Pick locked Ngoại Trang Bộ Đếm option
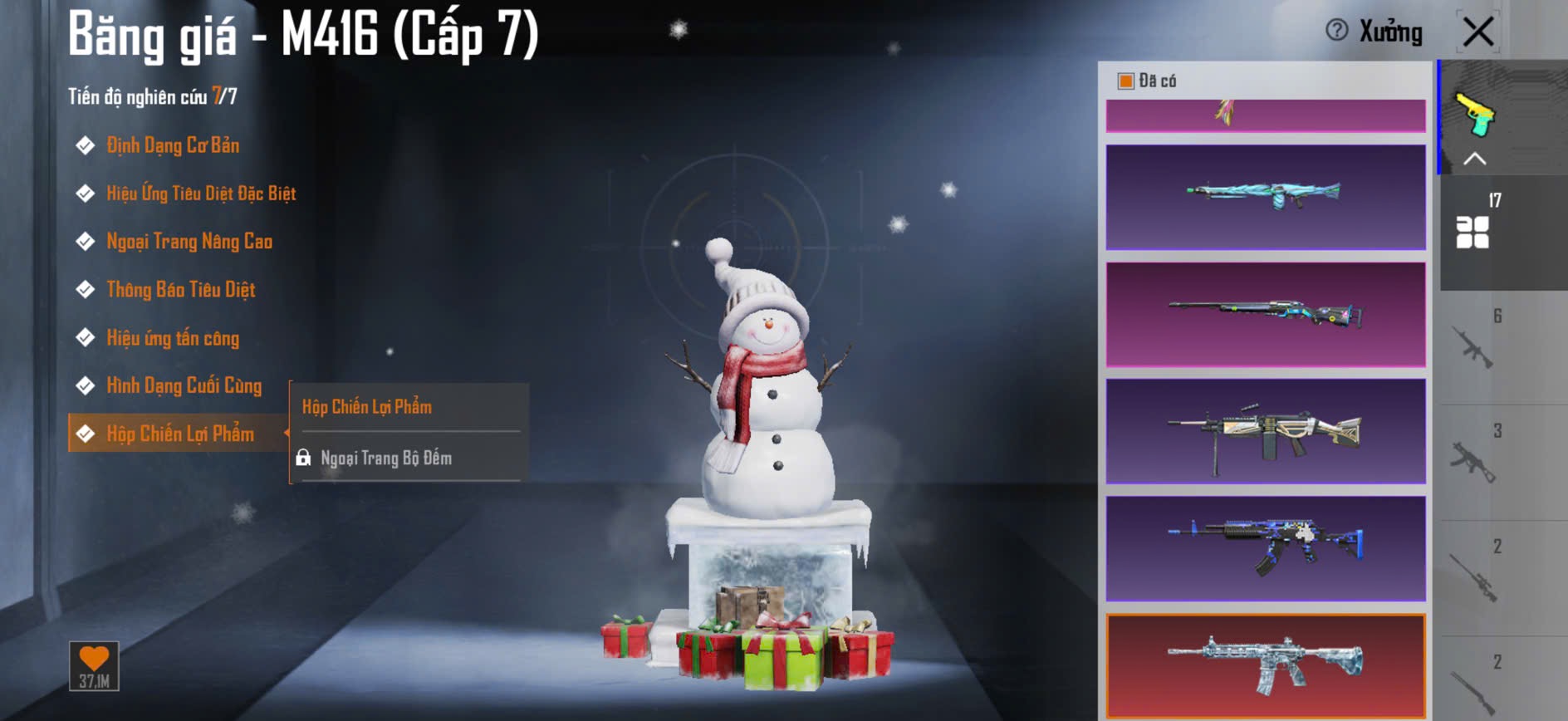The image size is (1568, 721). click(385, 458)
